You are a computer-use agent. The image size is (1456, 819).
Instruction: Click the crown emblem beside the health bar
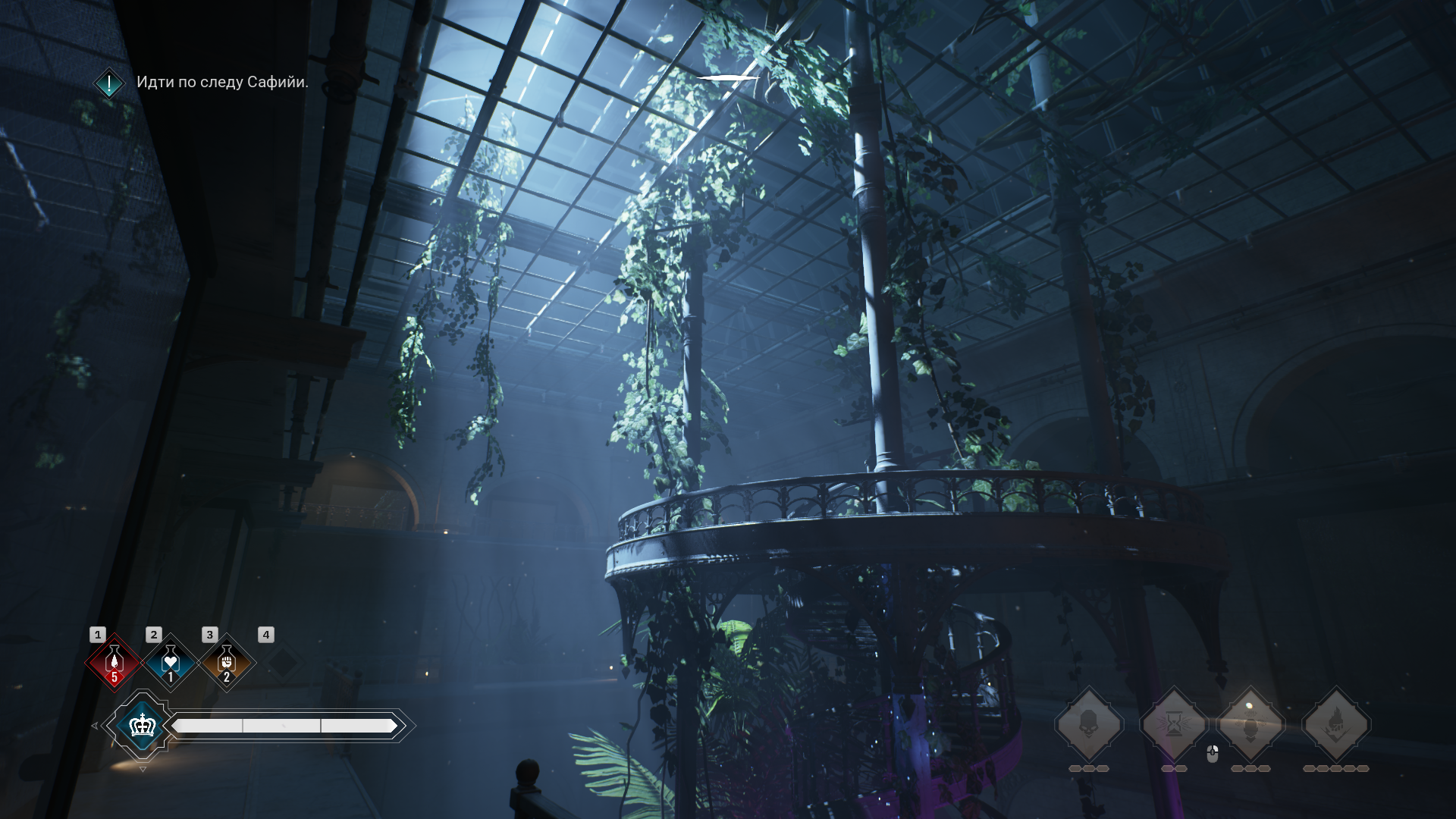click(x=143, y=726)
